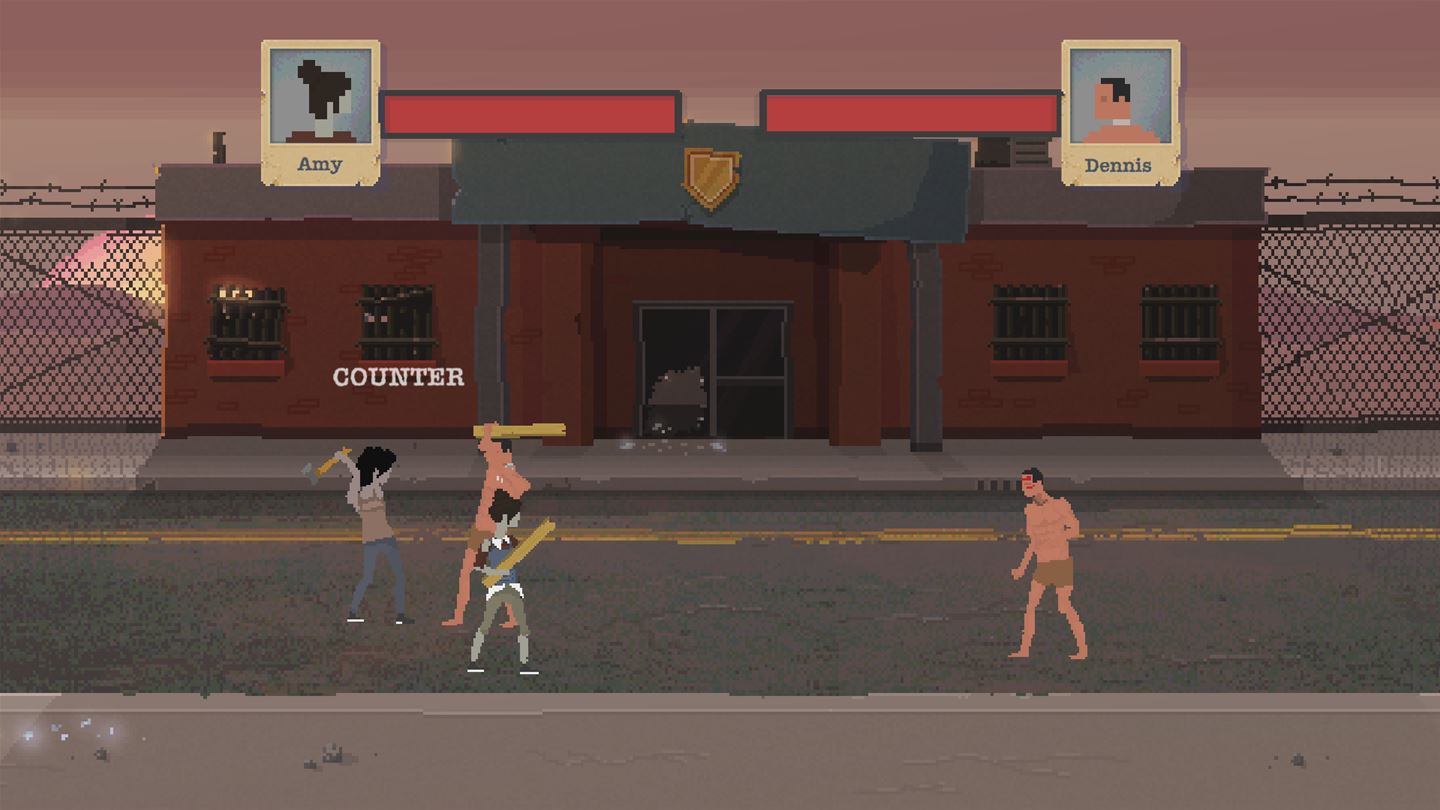Click Amy's character portrait picture
The height and width of the screenshot is (810, 1440).
pyautogui.click(x=320, y=95)
